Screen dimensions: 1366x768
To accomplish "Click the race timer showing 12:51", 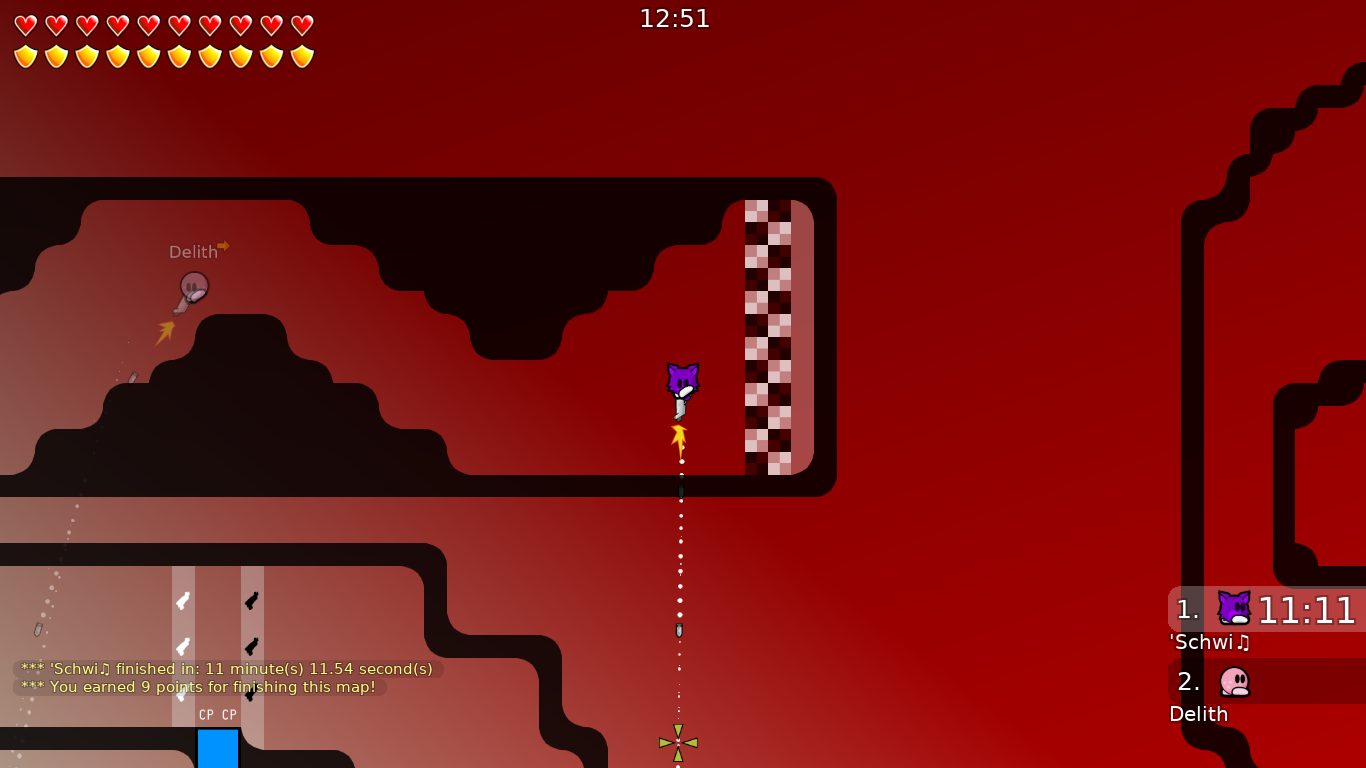I will [x=675, y=18].
